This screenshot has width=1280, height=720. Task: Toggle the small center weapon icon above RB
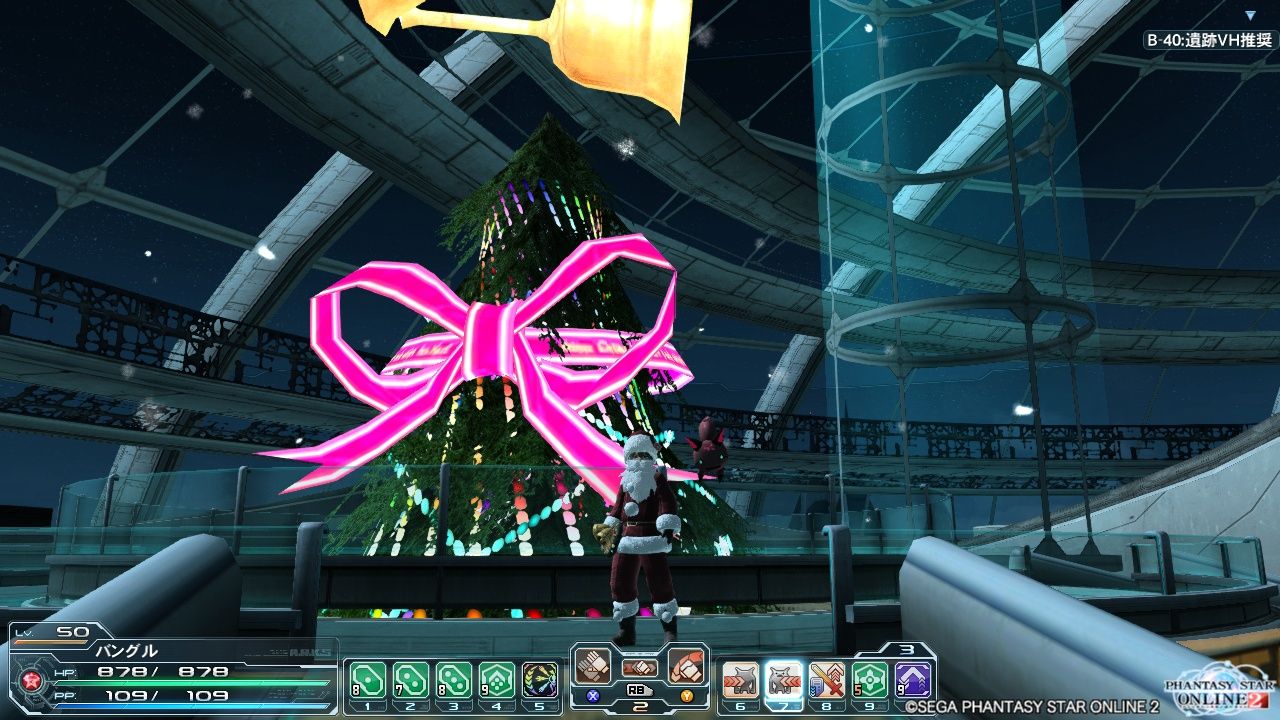[x=641, y=667]
